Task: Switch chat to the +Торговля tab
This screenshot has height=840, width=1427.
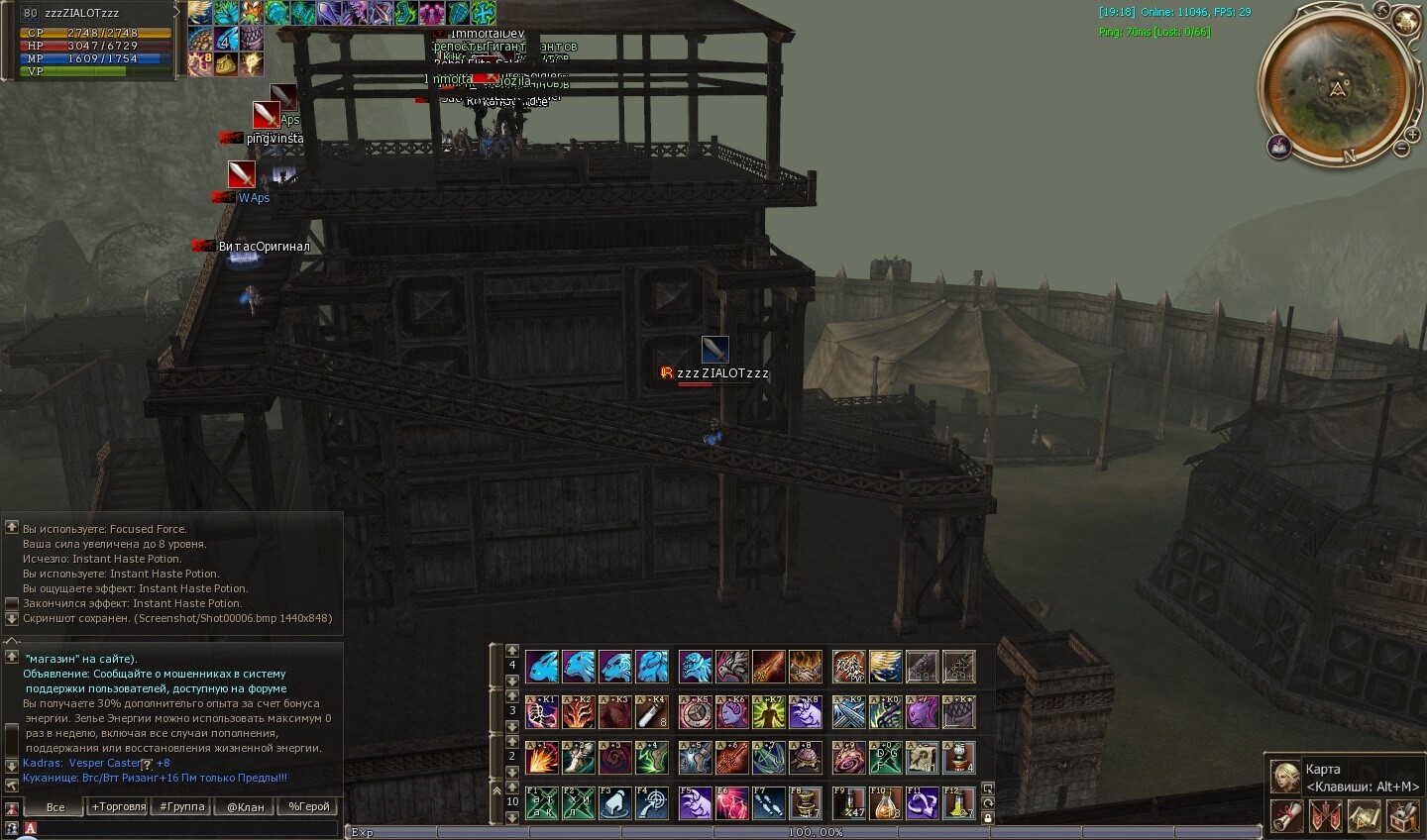Action: 119,806
